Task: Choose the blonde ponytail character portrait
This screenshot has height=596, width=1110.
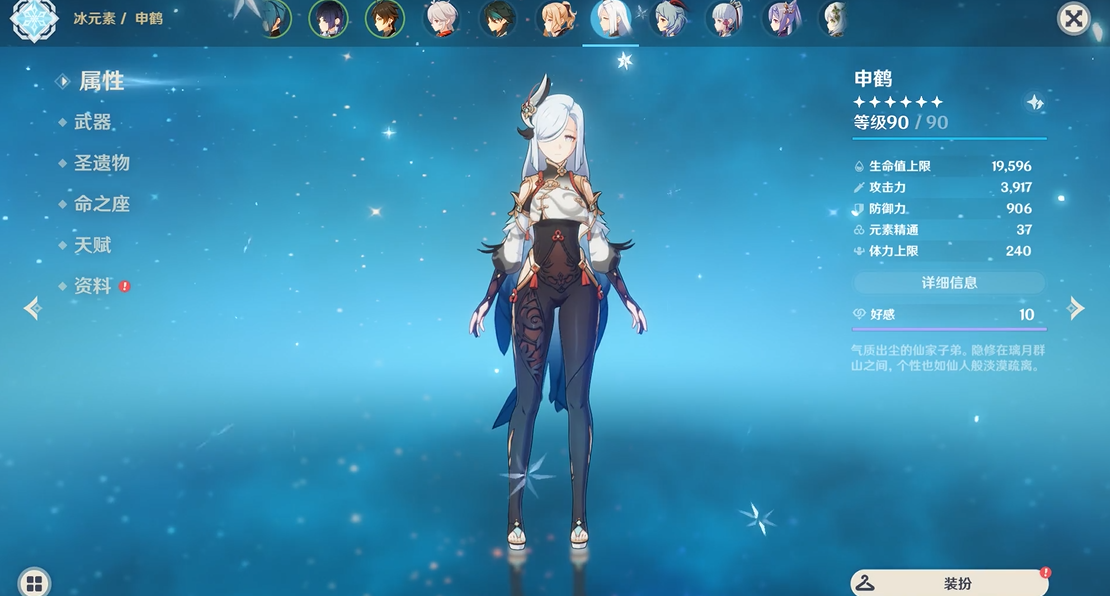Action: (555, 19)
